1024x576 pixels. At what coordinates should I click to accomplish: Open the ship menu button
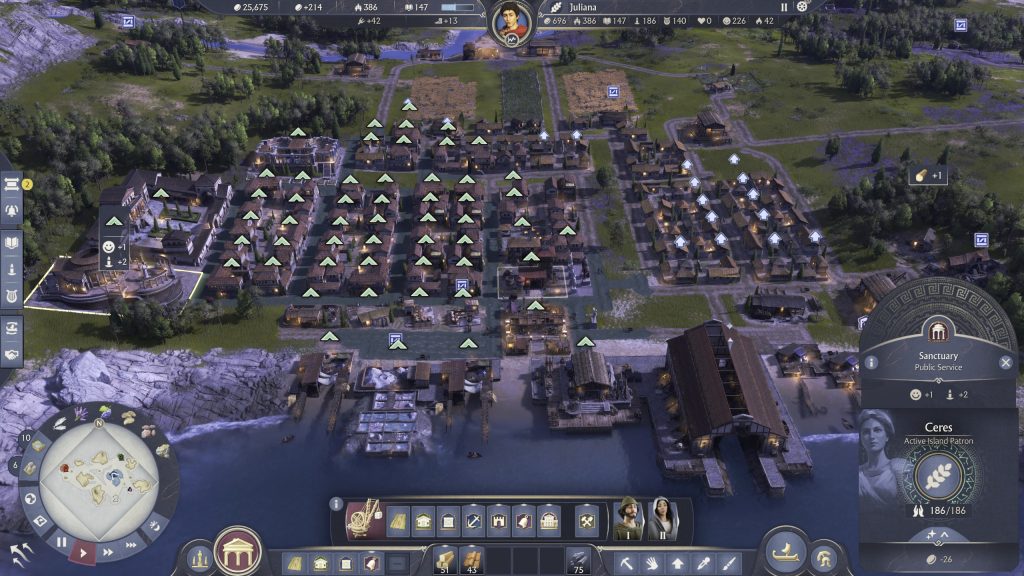pyautogui.click(x=786, y=550)
